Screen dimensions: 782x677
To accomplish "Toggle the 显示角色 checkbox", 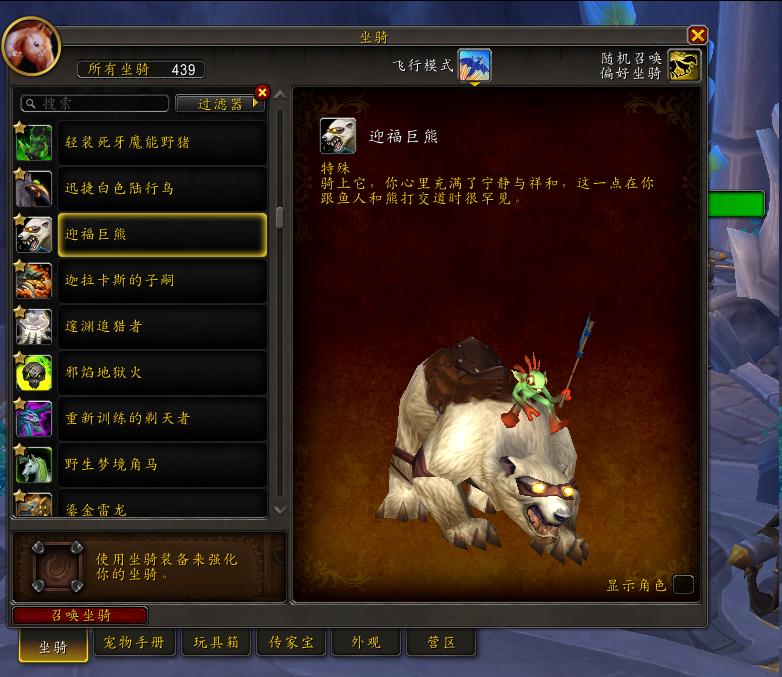I will click(x=683, y=585).
